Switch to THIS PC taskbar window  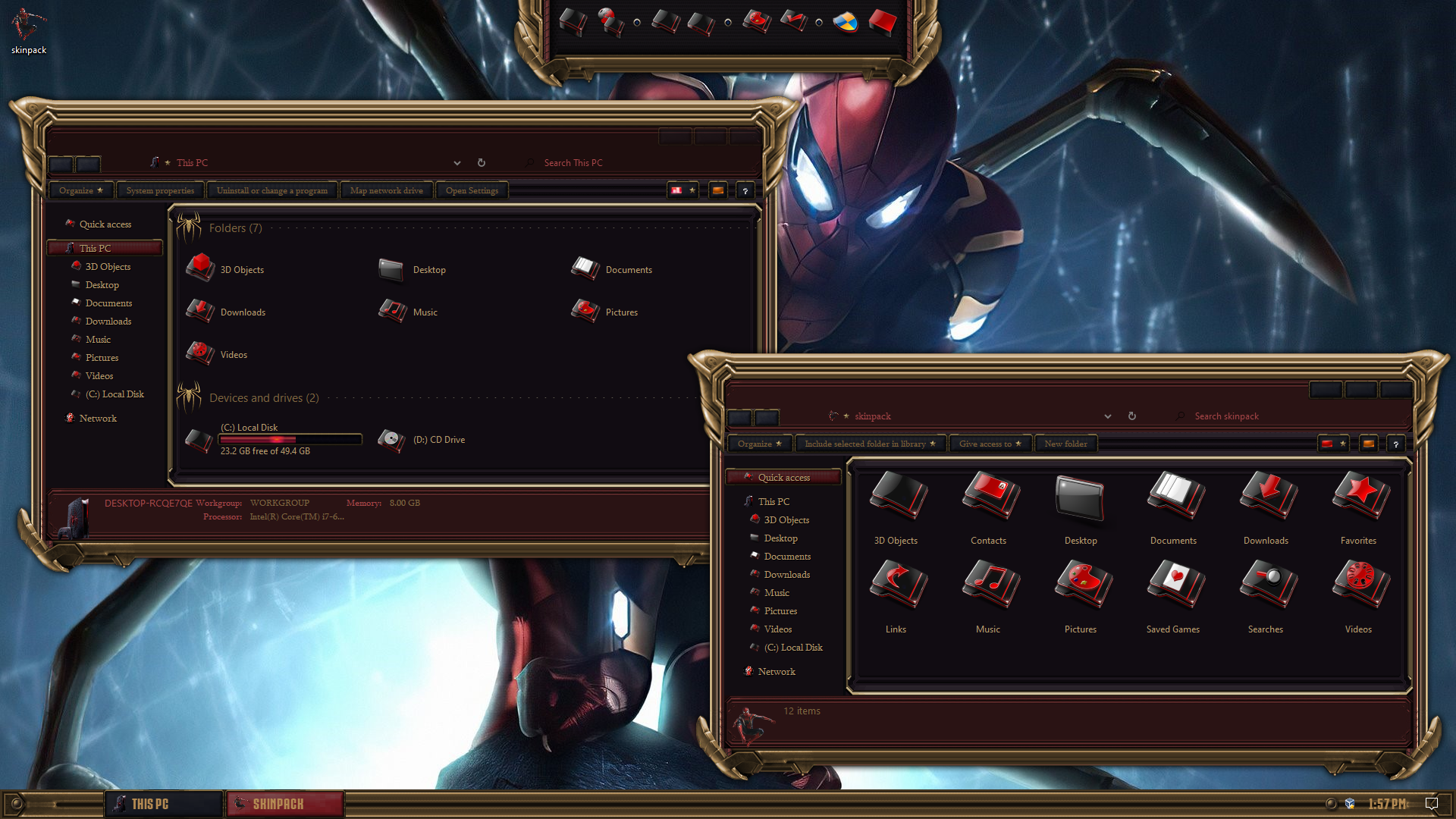click(163, 804)
